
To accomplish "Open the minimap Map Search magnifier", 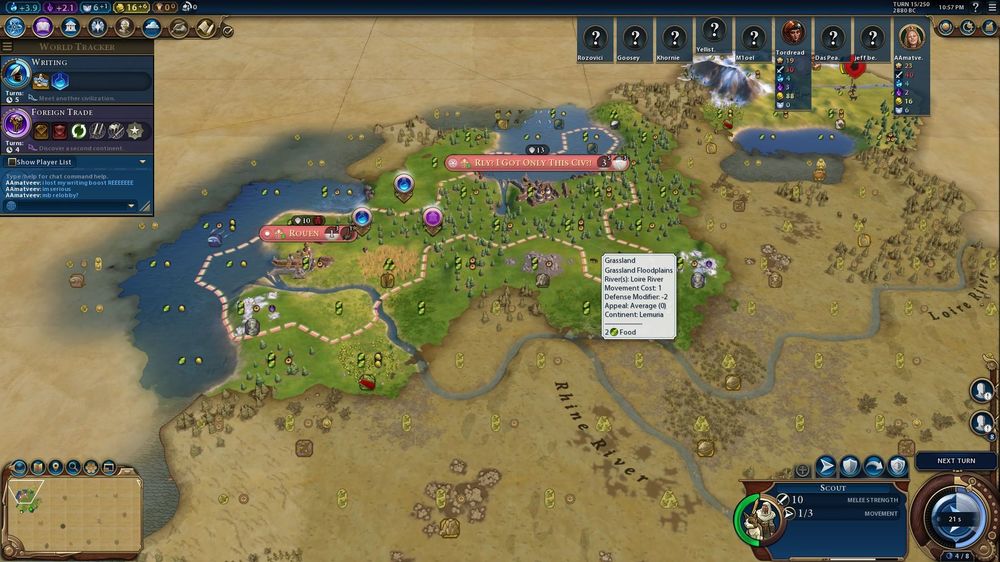I will pyautogui.click(x=73, y=467).
